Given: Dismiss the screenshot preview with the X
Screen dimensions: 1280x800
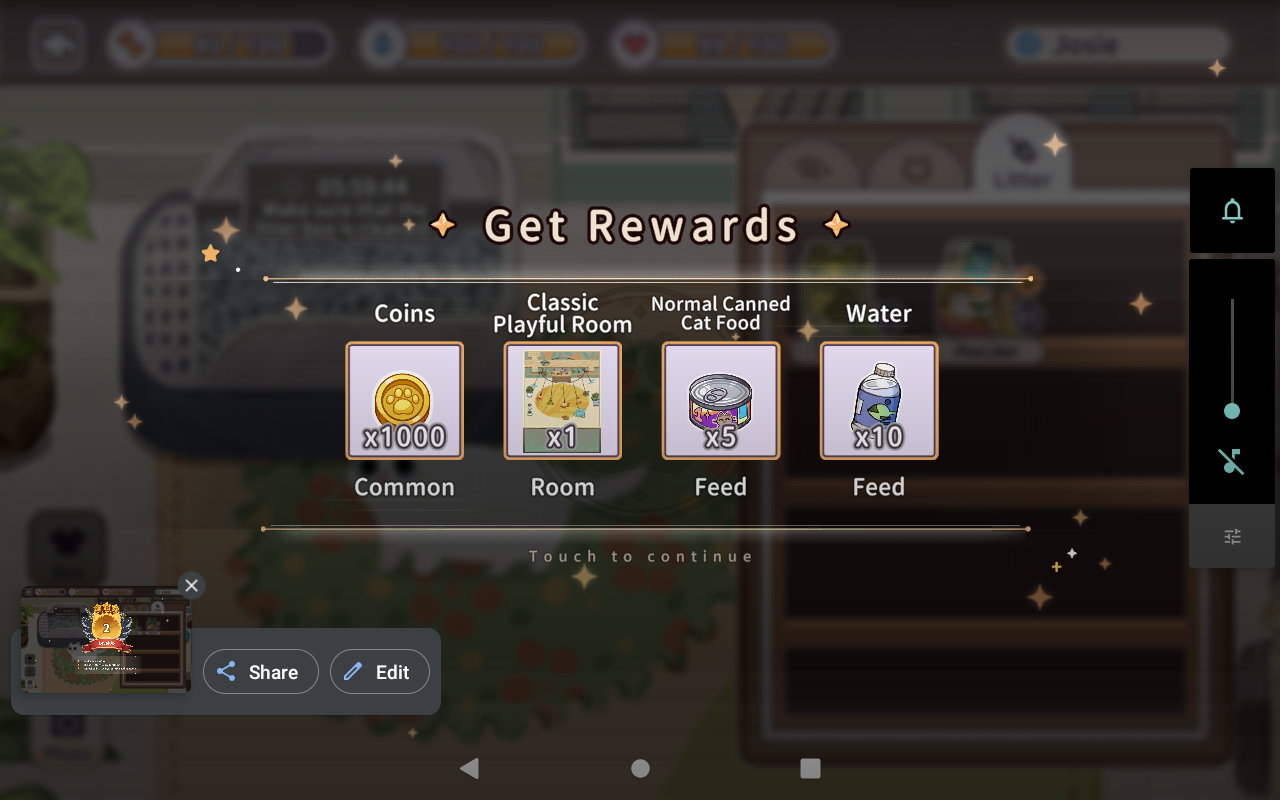Looking at the screenshot, I should pos(191,585).
